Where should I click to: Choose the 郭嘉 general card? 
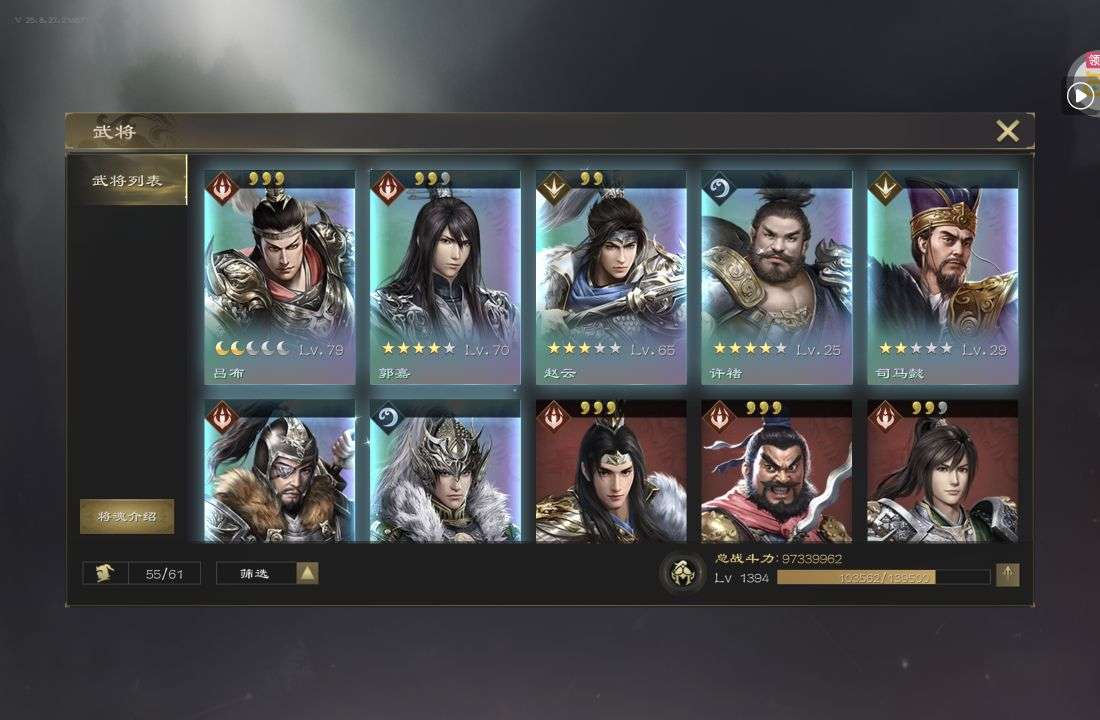click(445, 277)
